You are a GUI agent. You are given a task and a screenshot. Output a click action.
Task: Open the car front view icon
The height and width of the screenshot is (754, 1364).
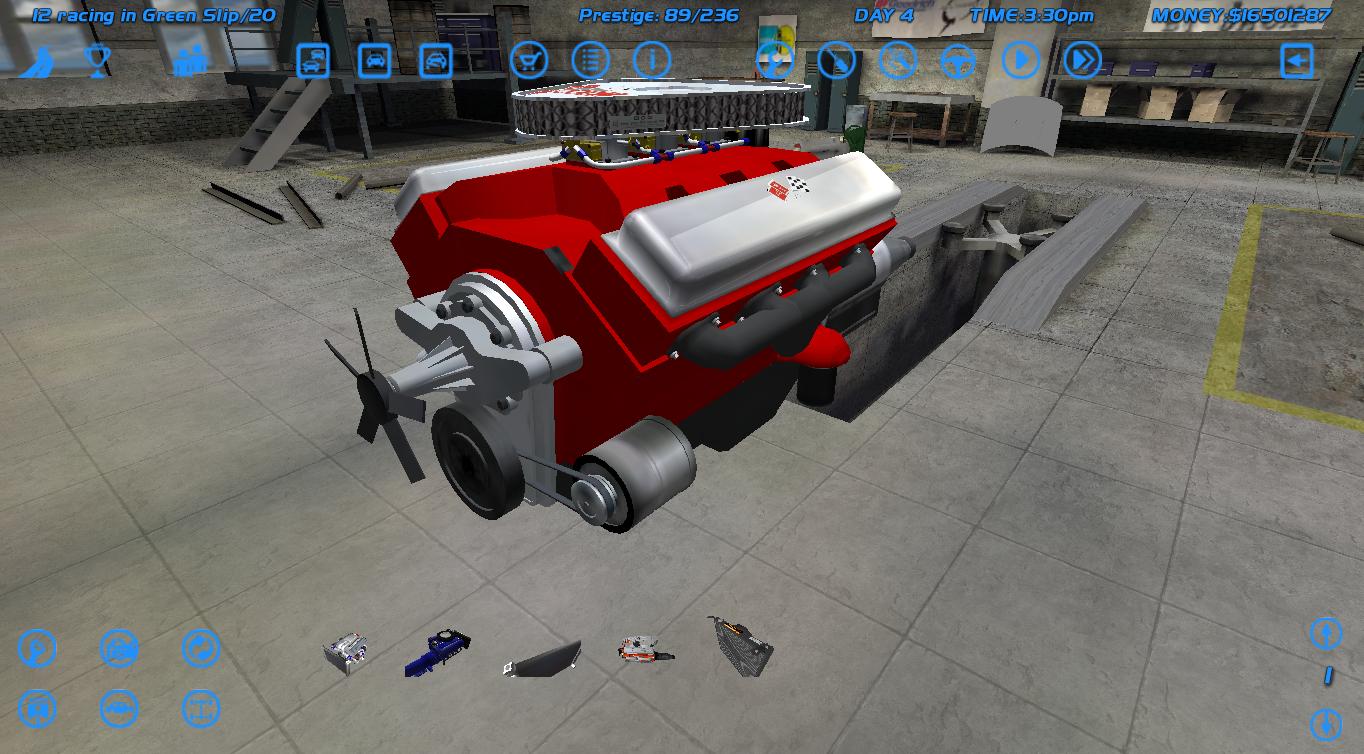tap(373, 60)
